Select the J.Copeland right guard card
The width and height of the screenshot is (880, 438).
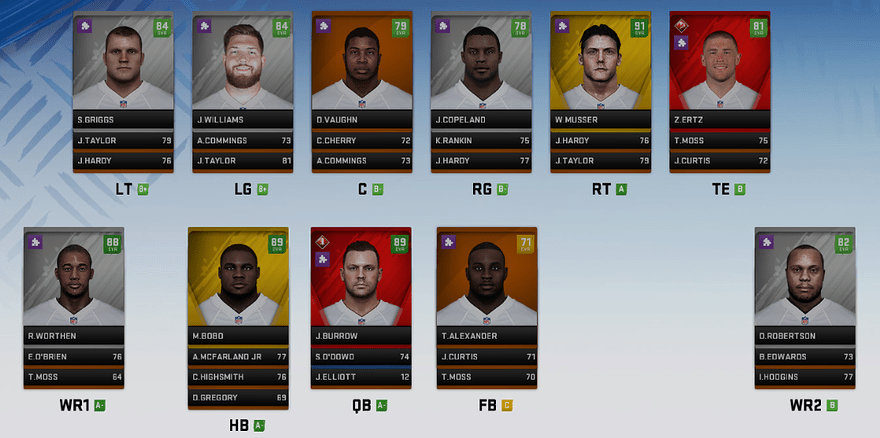480,70
